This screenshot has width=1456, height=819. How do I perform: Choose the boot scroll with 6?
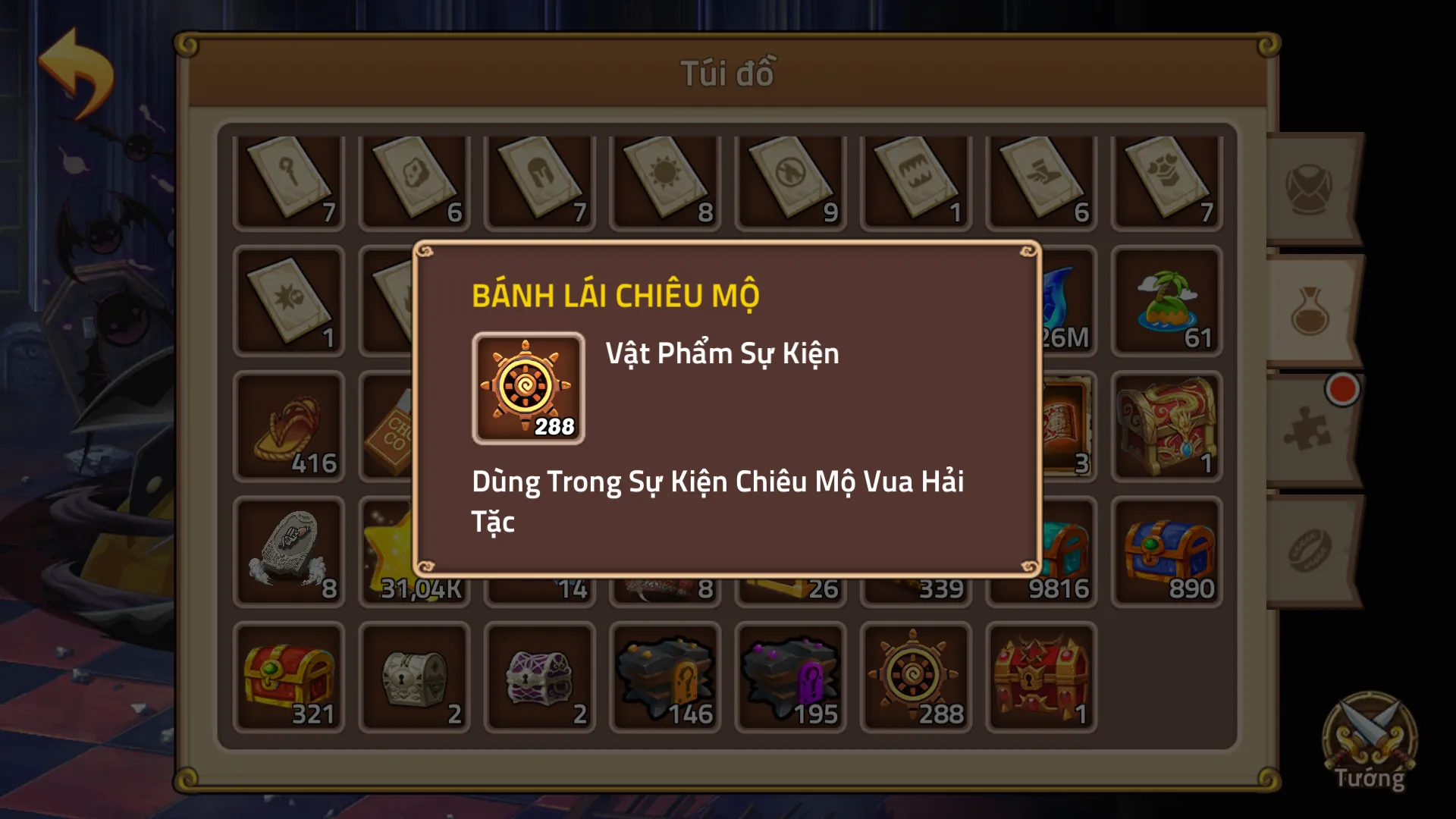(1040, 182)
